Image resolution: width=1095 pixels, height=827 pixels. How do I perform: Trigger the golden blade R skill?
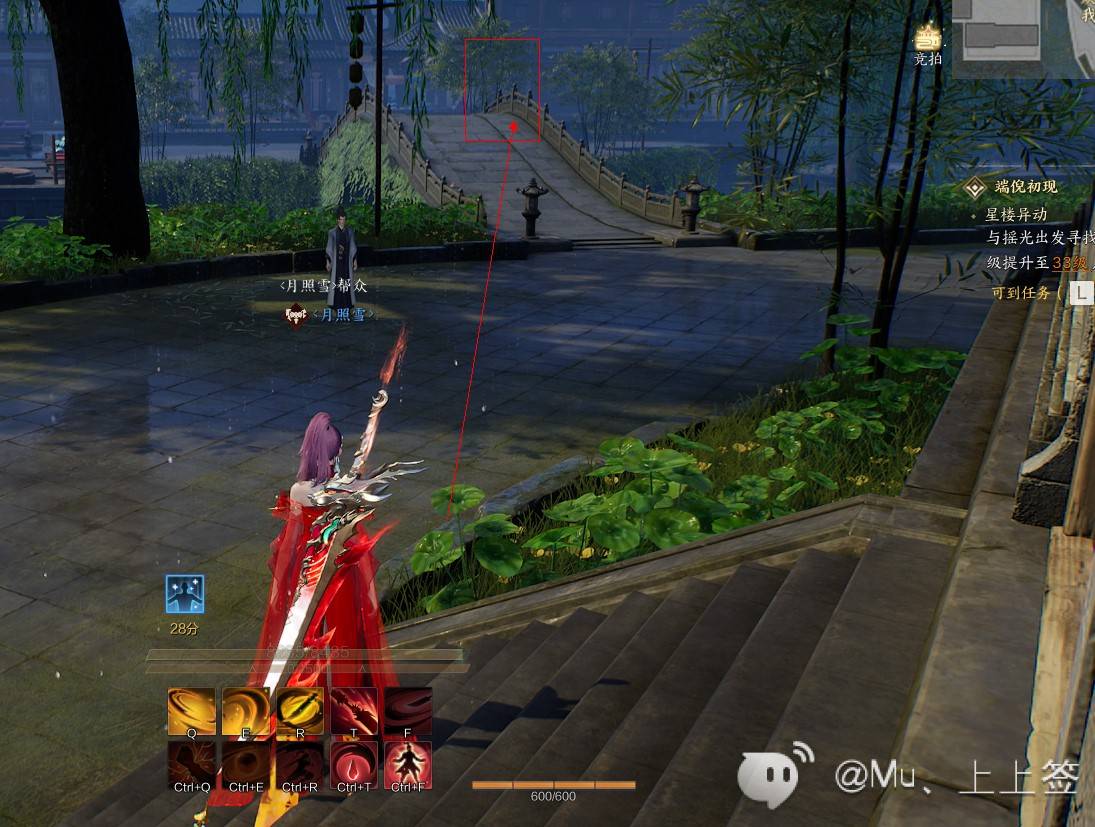(x=300, y=711)
